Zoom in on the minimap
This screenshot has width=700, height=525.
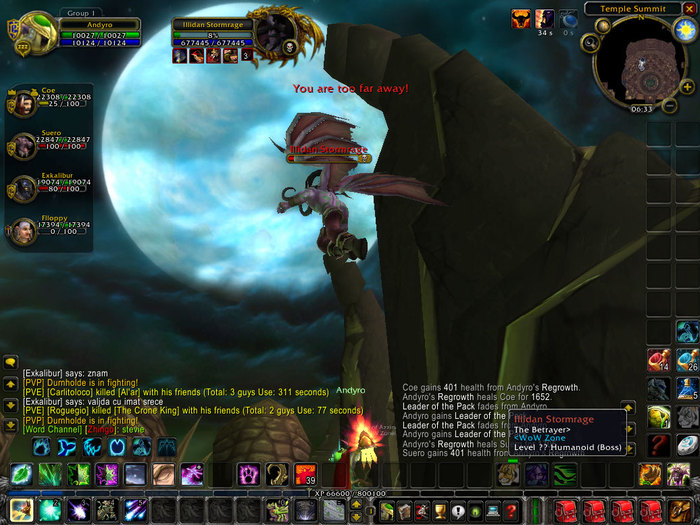point(688,86)
